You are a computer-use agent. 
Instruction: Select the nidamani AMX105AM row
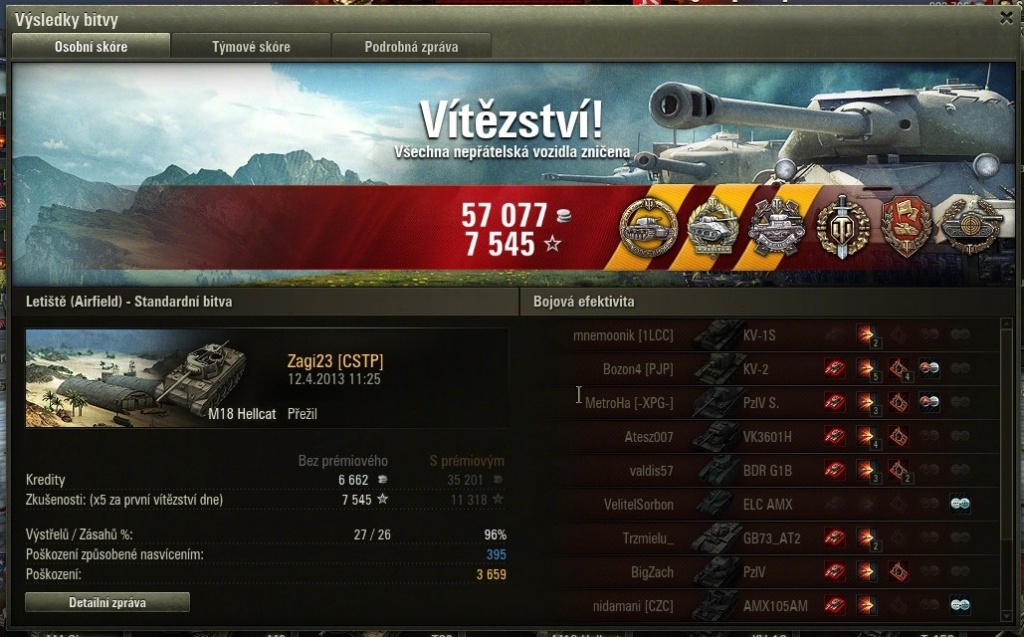[x=760, y=605]
